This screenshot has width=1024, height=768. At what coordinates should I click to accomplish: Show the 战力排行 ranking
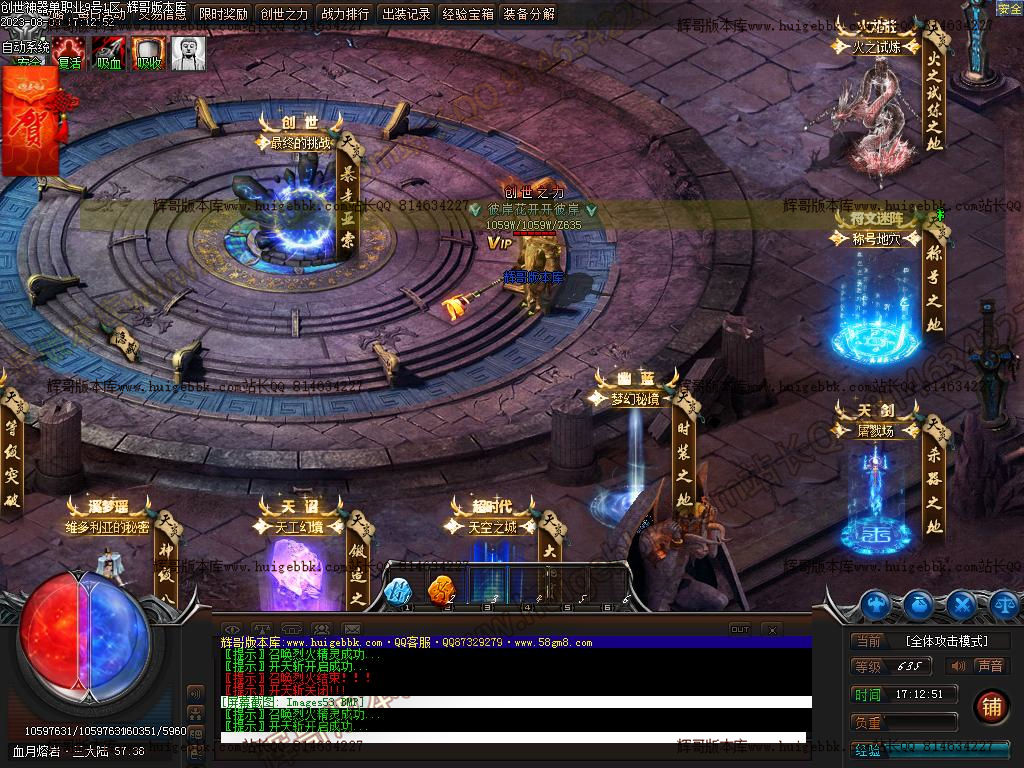point(345,14)
